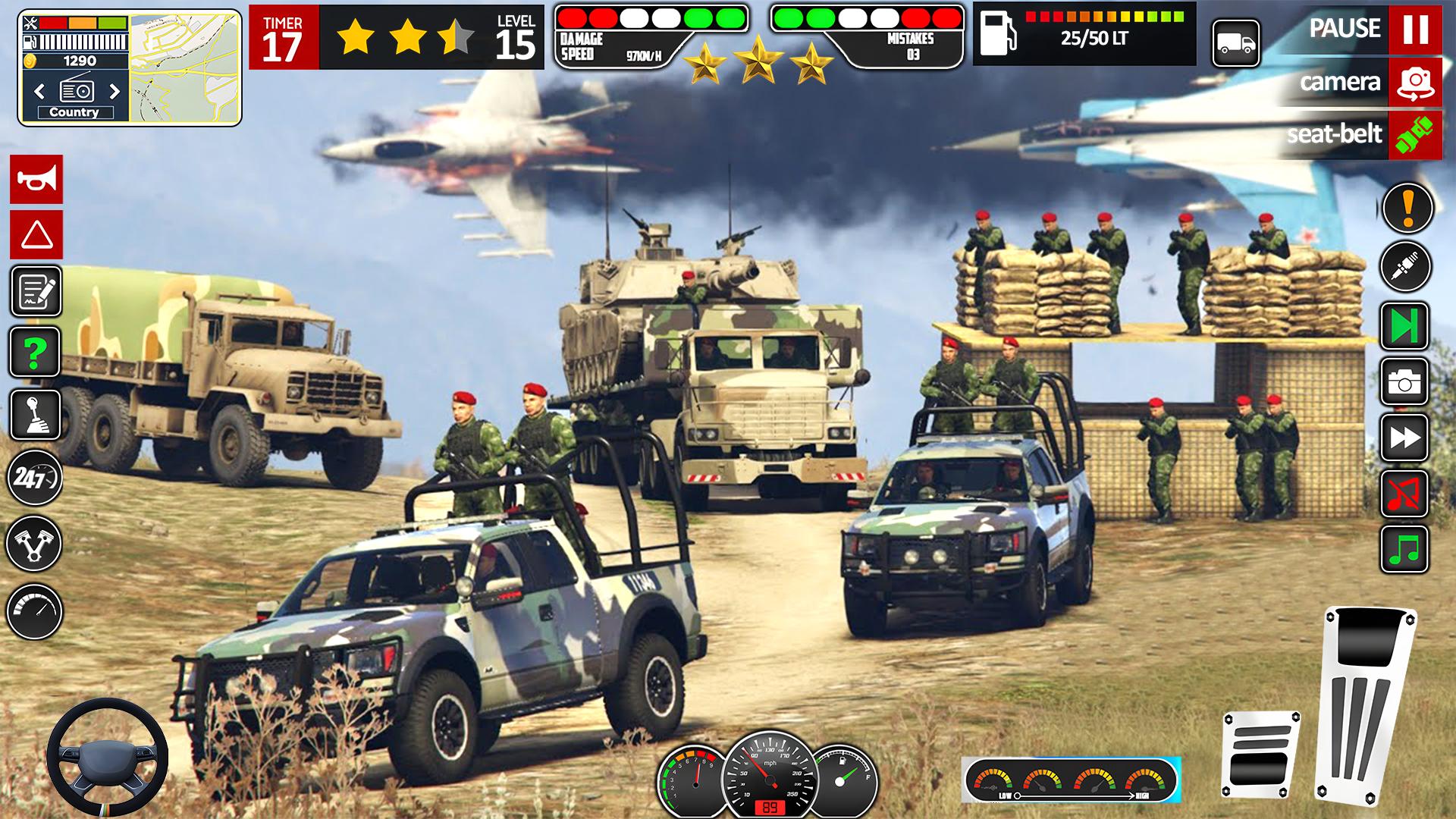The width and height of the screenshot is (1456, 819).
Task: Tap the orange exclamation alert button
Action: coord(1407,208)
